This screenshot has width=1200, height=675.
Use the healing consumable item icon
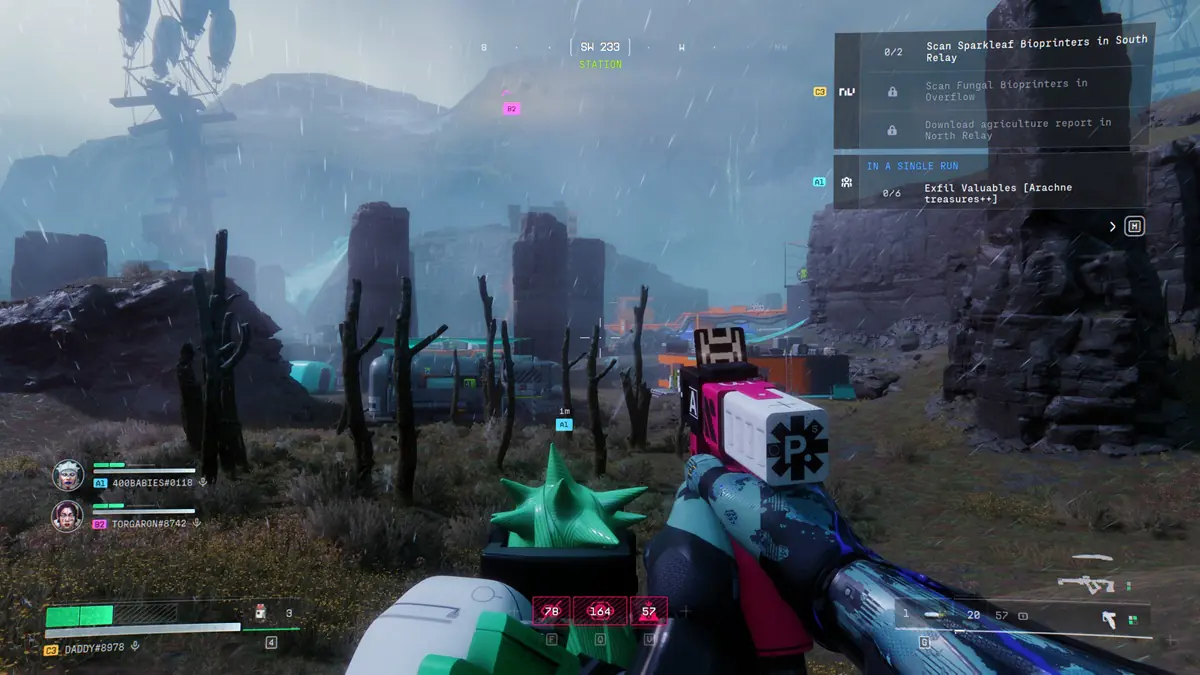[261, 613]
